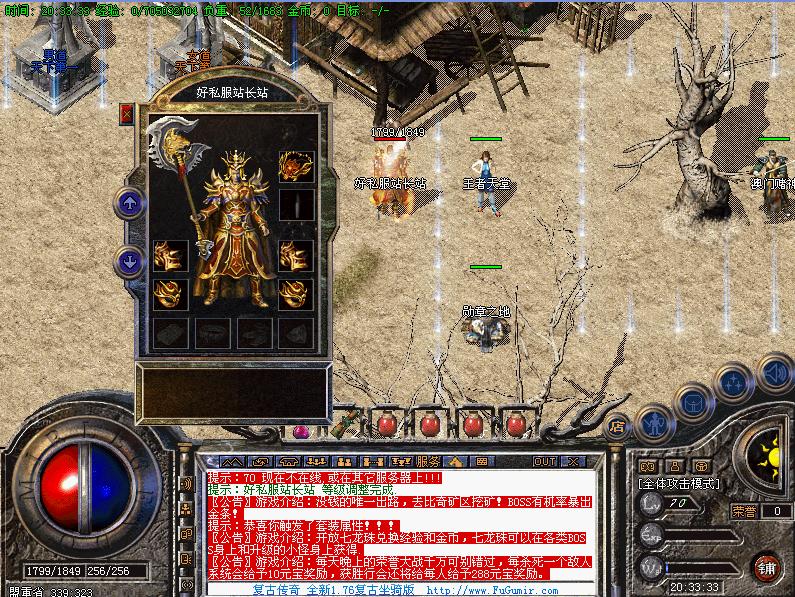The image size is (795, 597).
Task: Open the bag inventory round button
Action: (692, 403)
